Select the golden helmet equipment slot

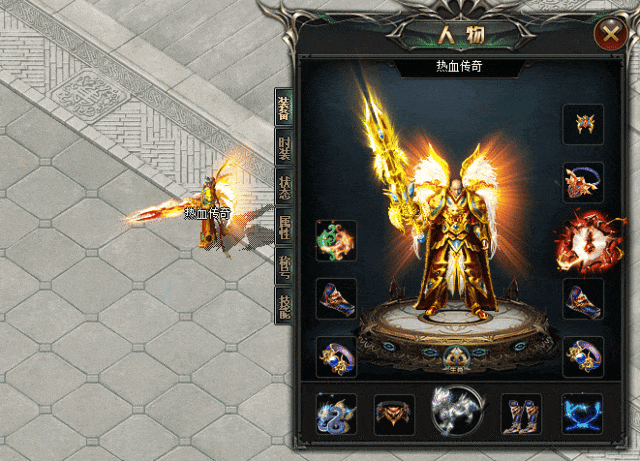(583, 124)
